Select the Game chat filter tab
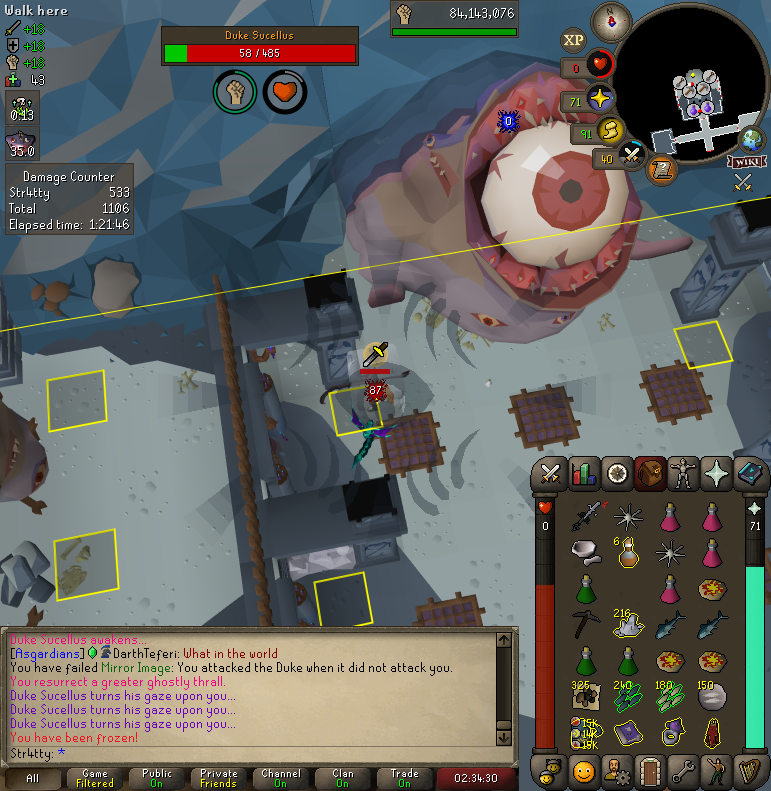771x791 pixels. [96, 778]
